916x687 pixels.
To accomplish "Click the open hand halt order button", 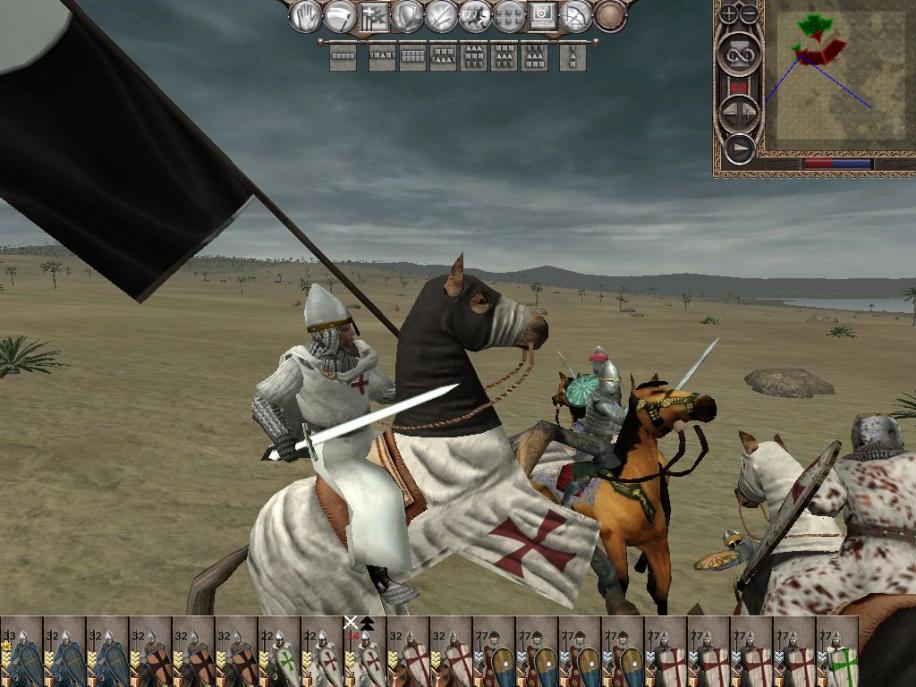I will (305, 16).
